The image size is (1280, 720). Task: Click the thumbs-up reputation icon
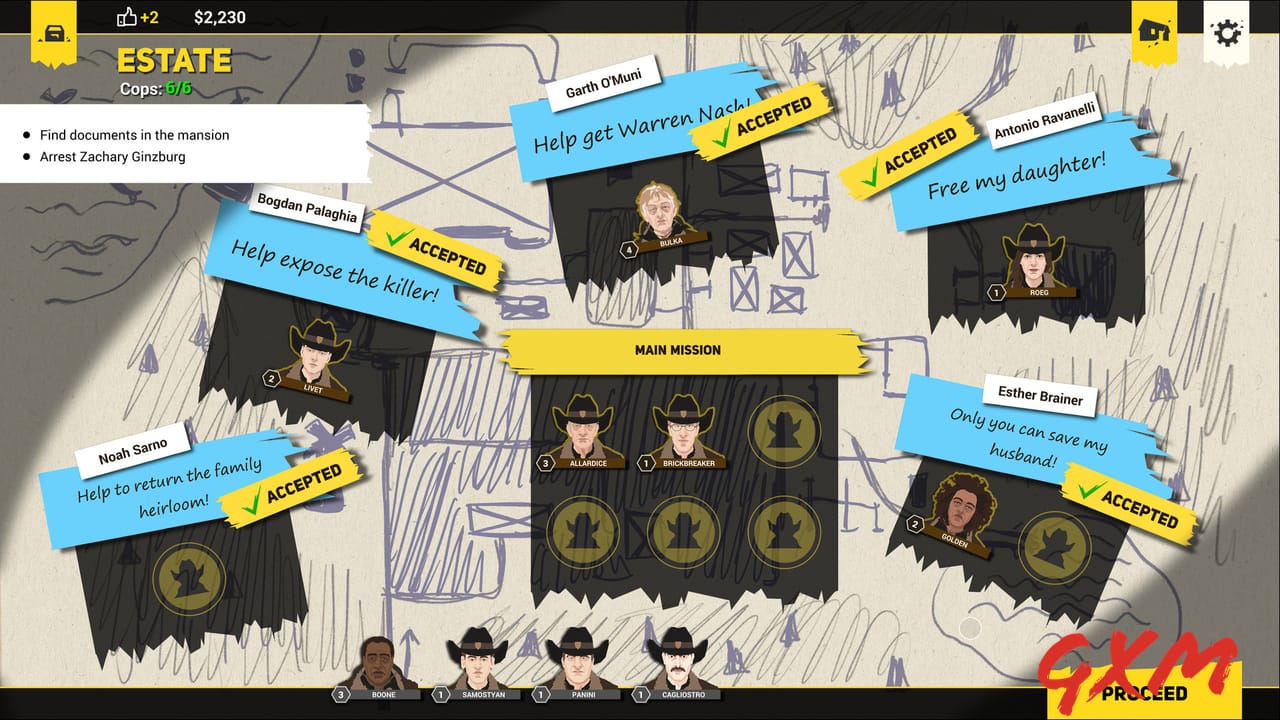click(126, 16)
